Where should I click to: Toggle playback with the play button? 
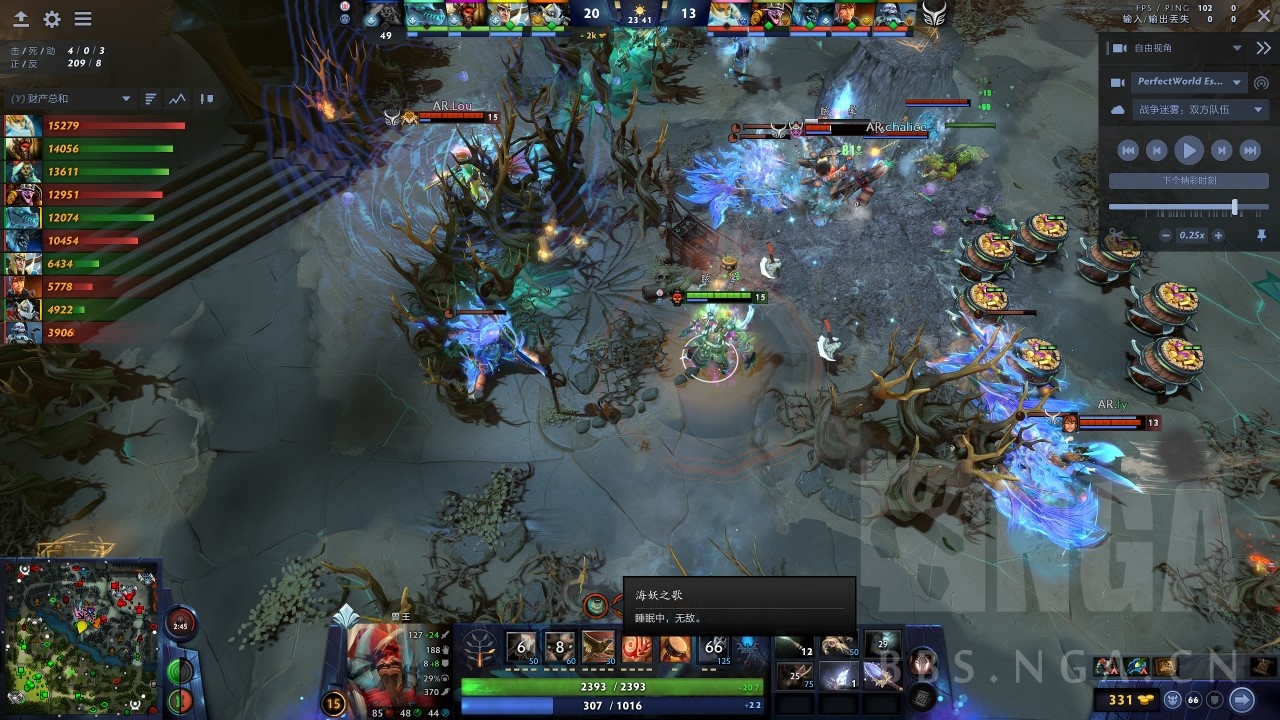(1189, 150)
